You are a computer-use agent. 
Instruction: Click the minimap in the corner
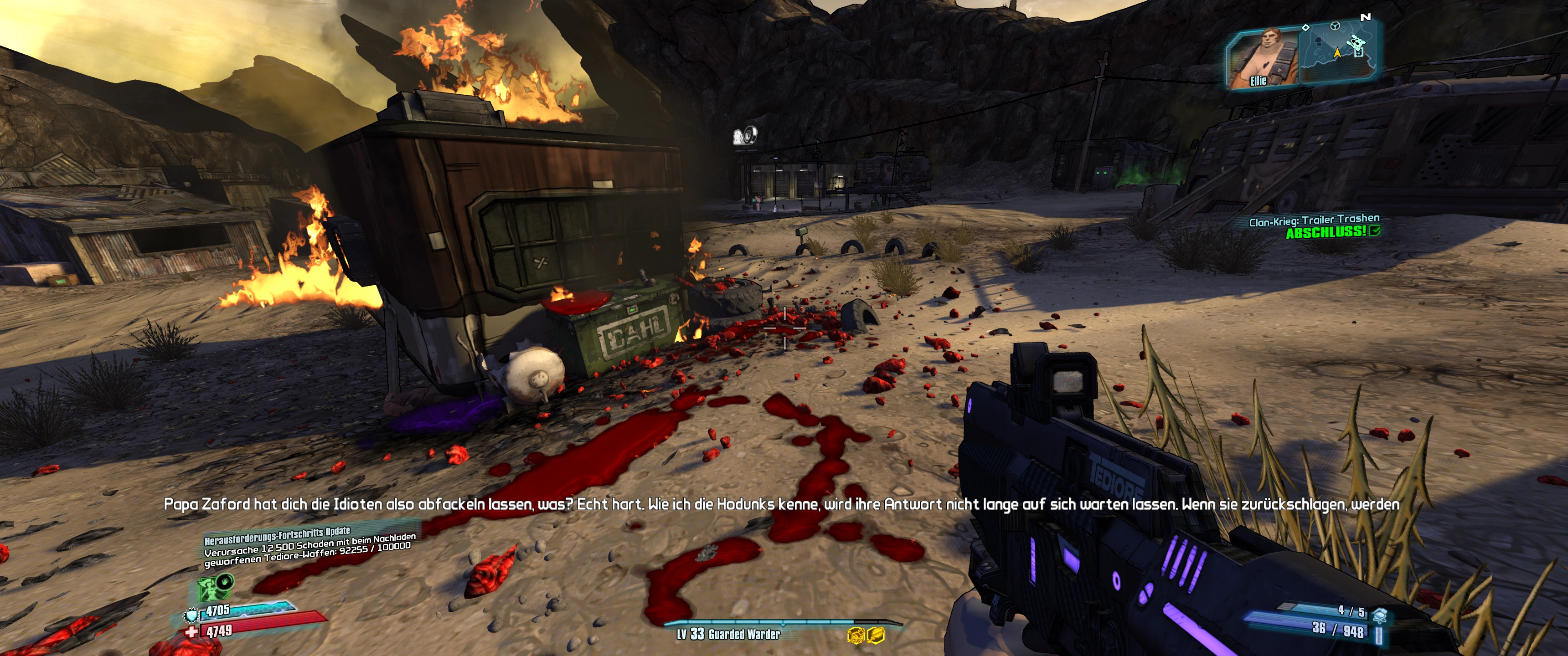click(1337, 52)
